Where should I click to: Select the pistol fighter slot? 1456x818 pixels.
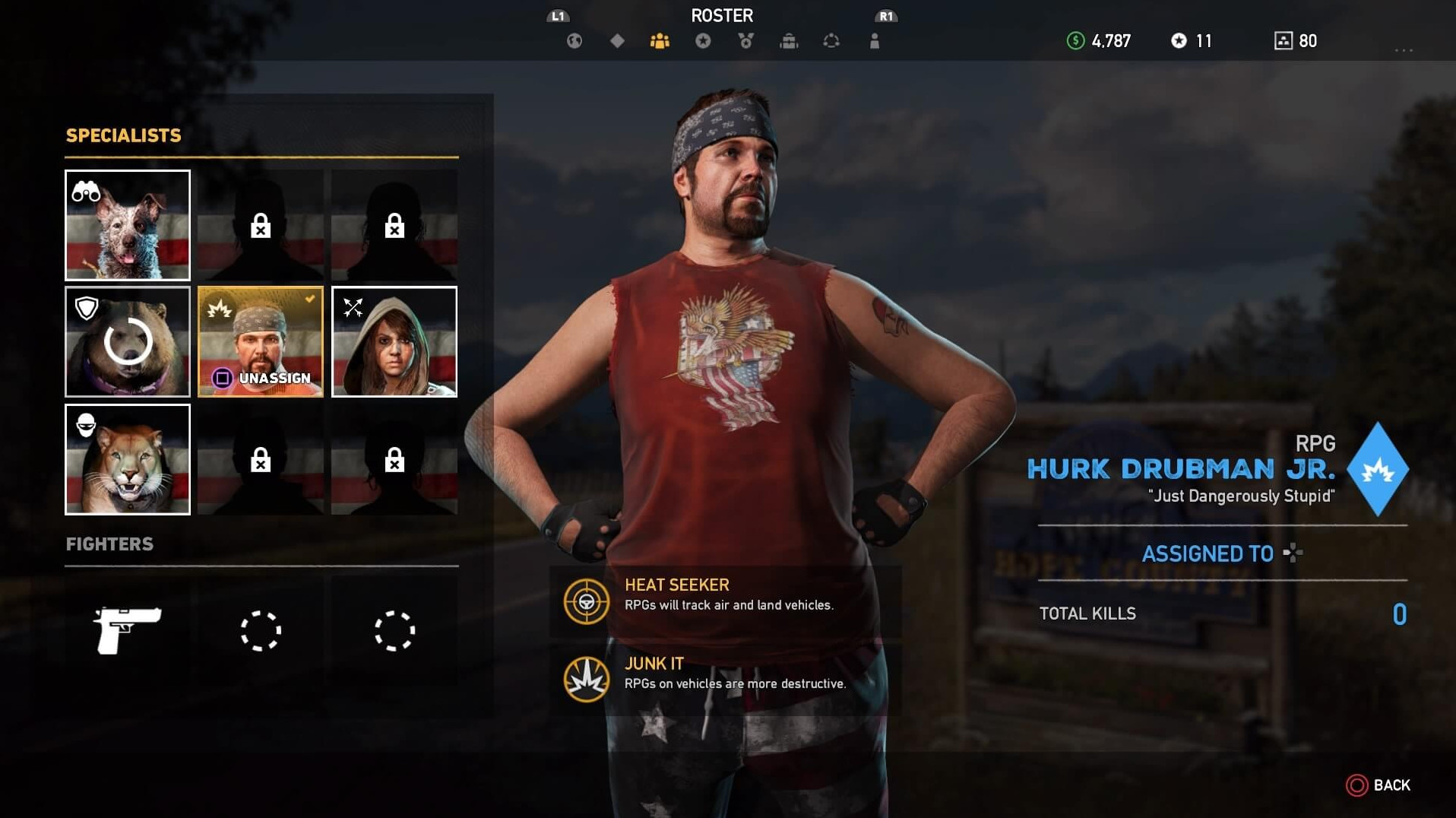[x=128, y=629]
